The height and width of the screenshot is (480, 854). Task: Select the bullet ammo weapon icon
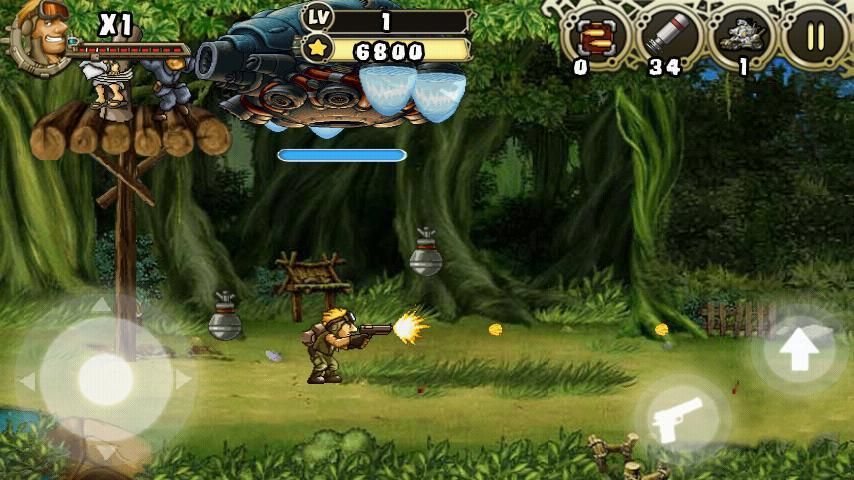596,38
